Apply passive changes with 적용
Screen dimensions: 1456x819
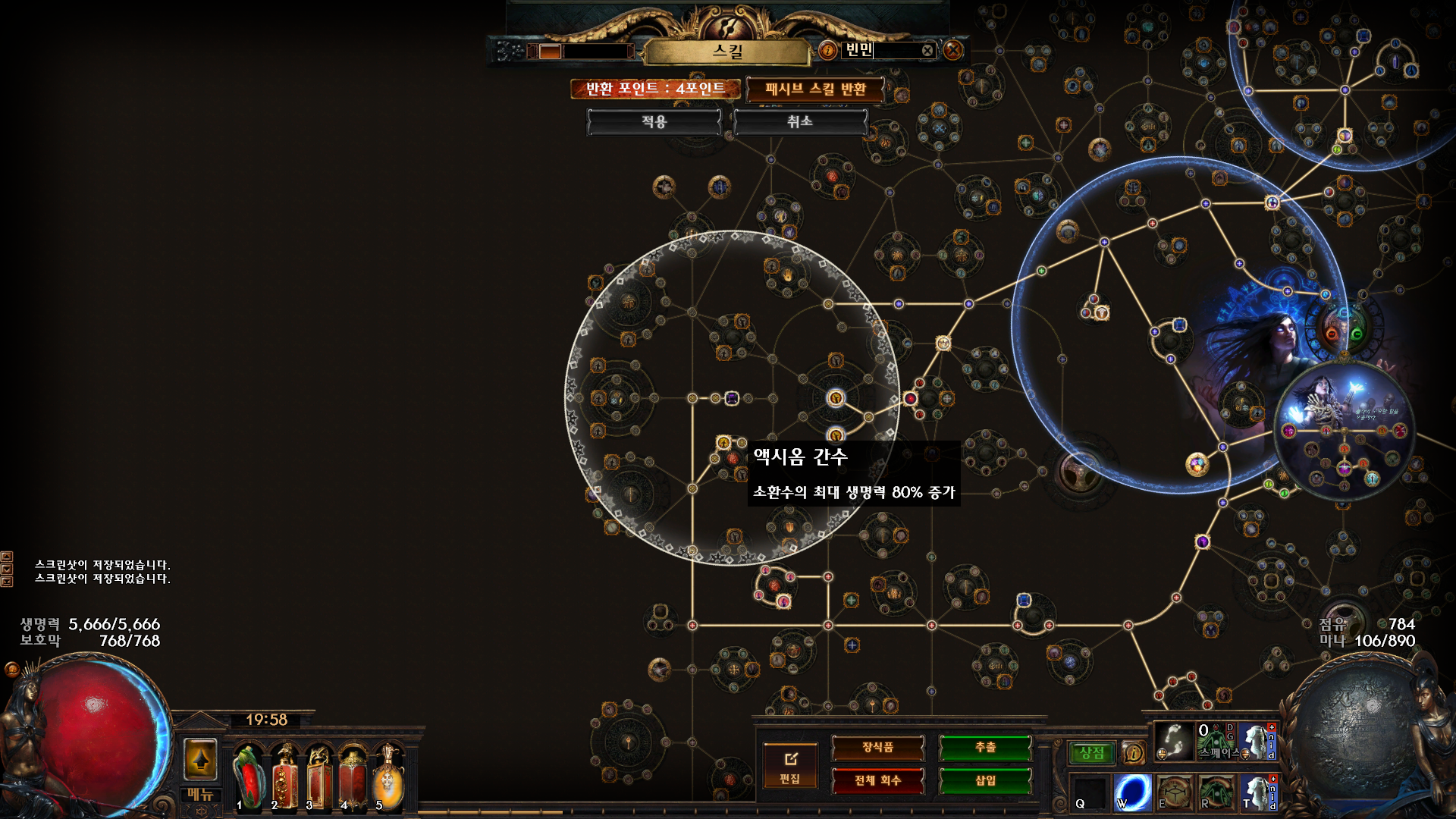click(x=654, y=122)
